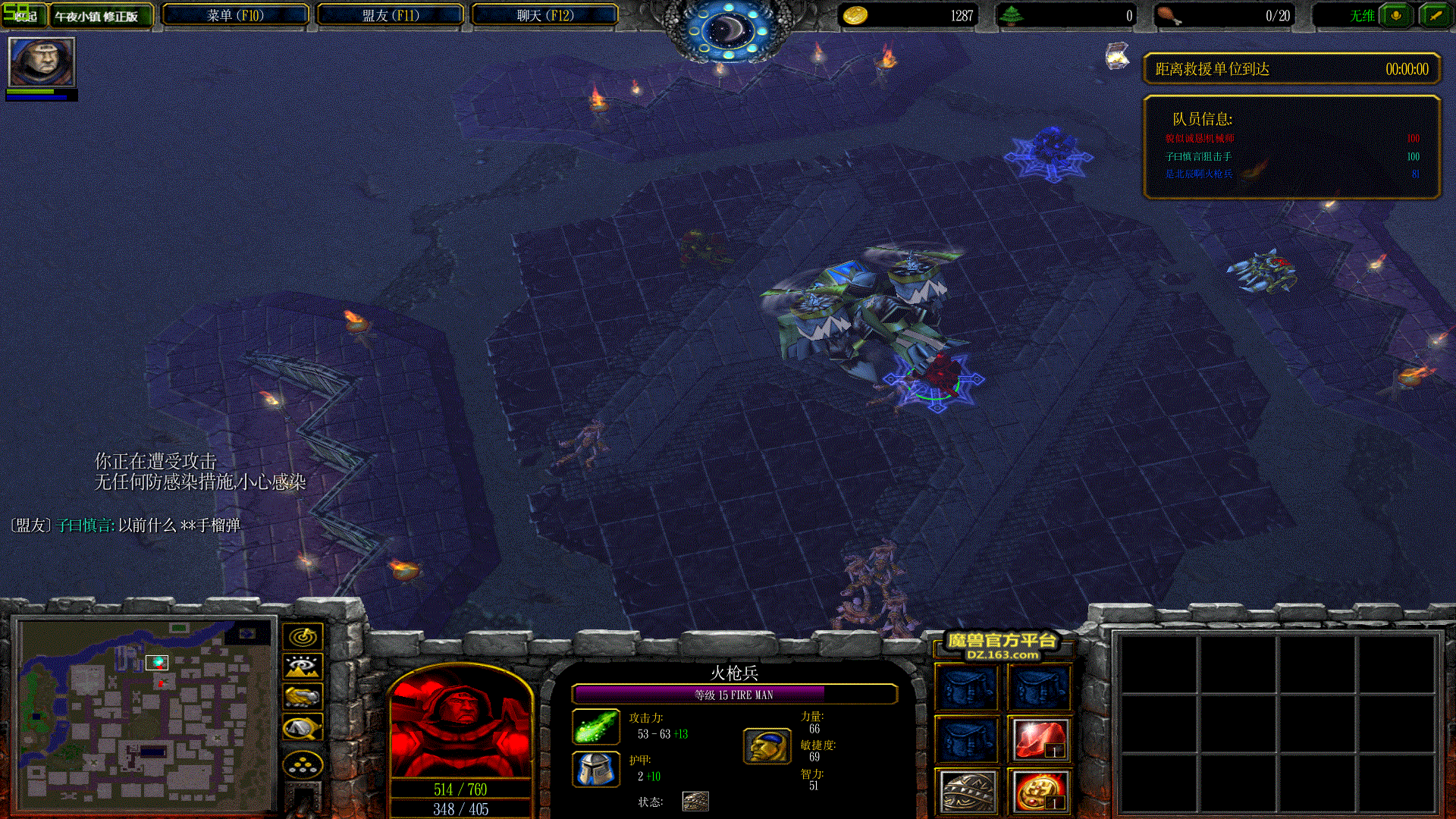Activate the minimap signal ping button

tap(303, 636)
